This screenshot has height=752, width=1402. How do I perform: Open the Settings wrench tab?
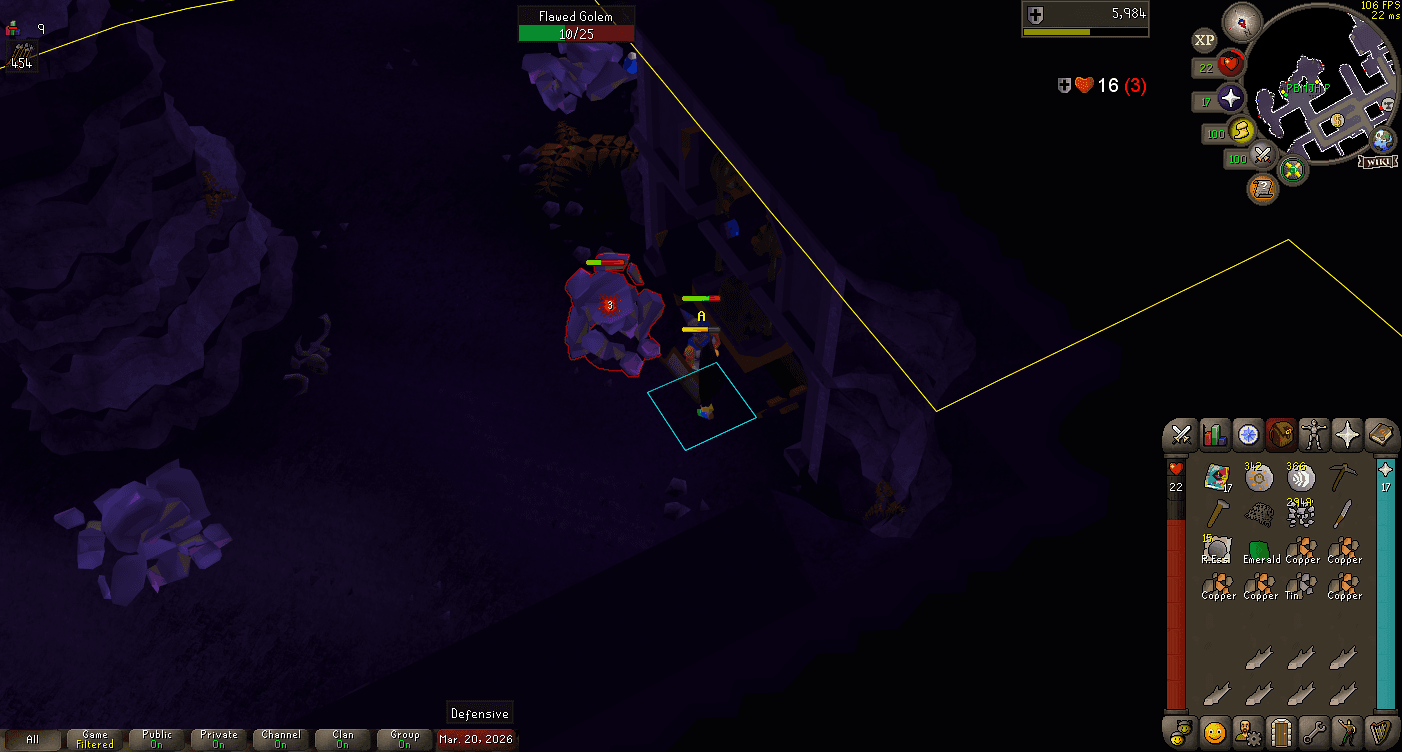(1314, 733)
